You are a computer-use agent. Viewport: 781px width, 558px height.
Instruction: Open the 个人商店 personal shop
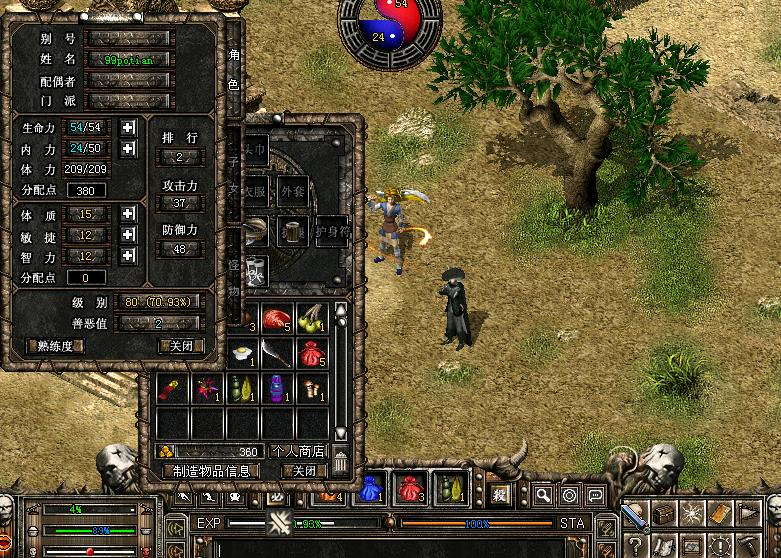point(298,451)
